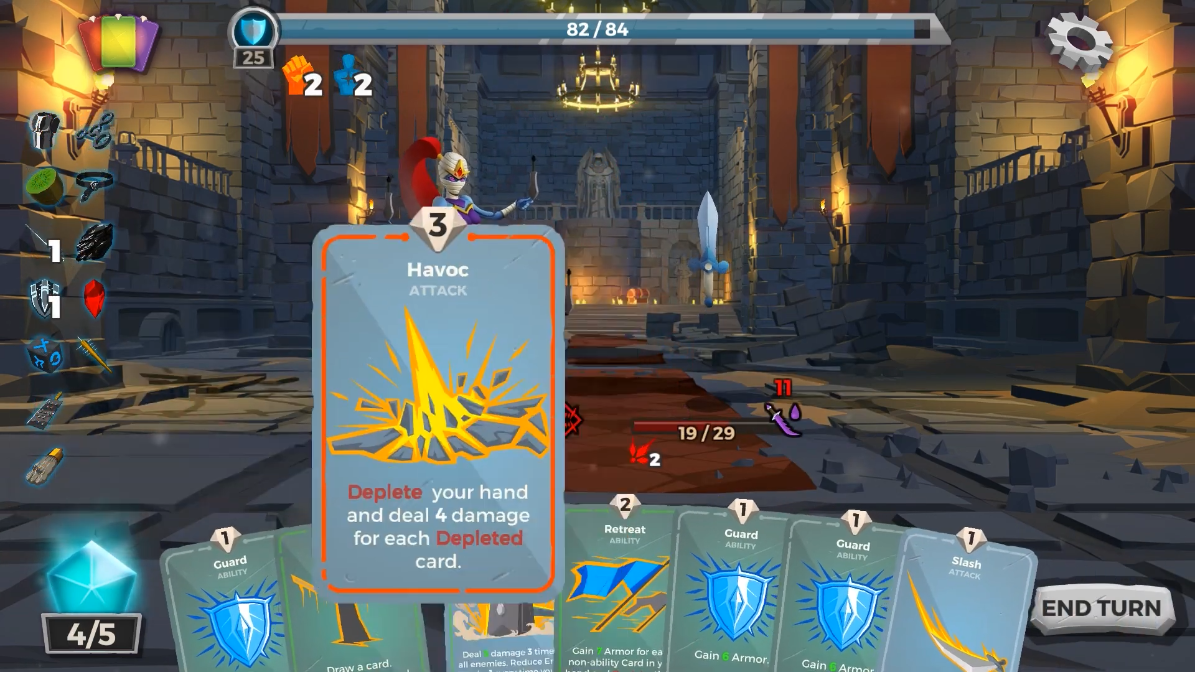Inspect the scissors relic
The width and height of the screenshot is (1195, 673).
click(95, 131)
